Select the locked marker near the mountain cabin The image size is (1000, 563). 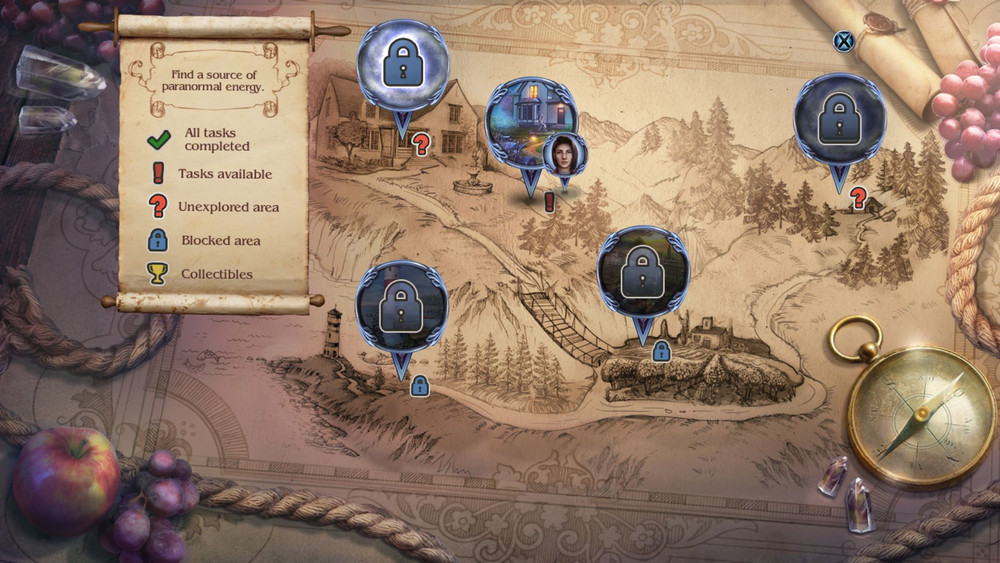pos(839,119)
